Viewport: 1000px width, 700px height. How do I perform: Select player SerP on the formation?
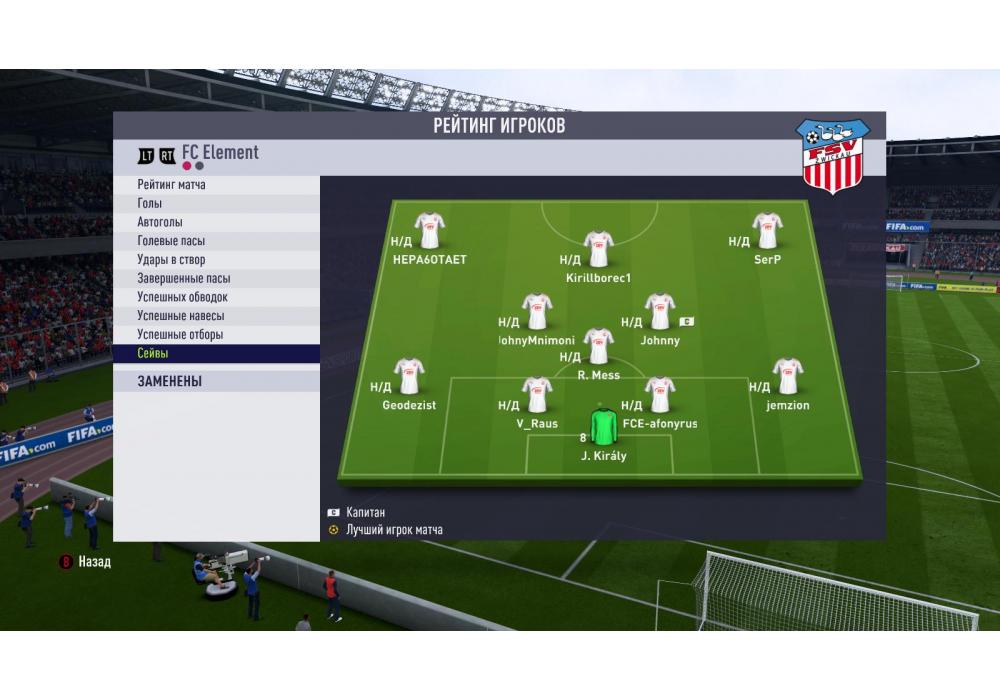pos(767,231)
